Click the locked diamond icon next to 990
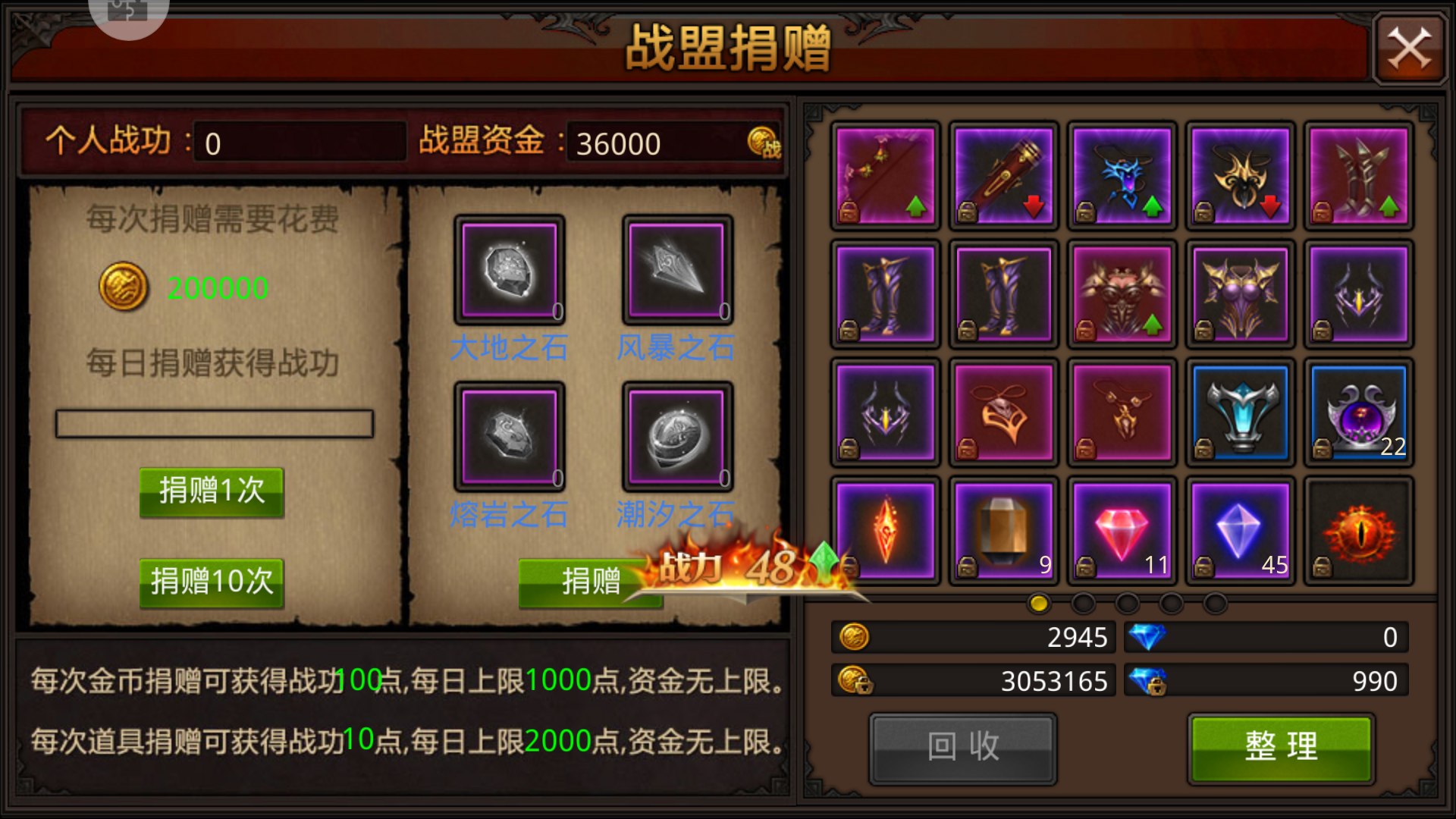This screenshot has width=1456, height=819. tap(1149, 680)
